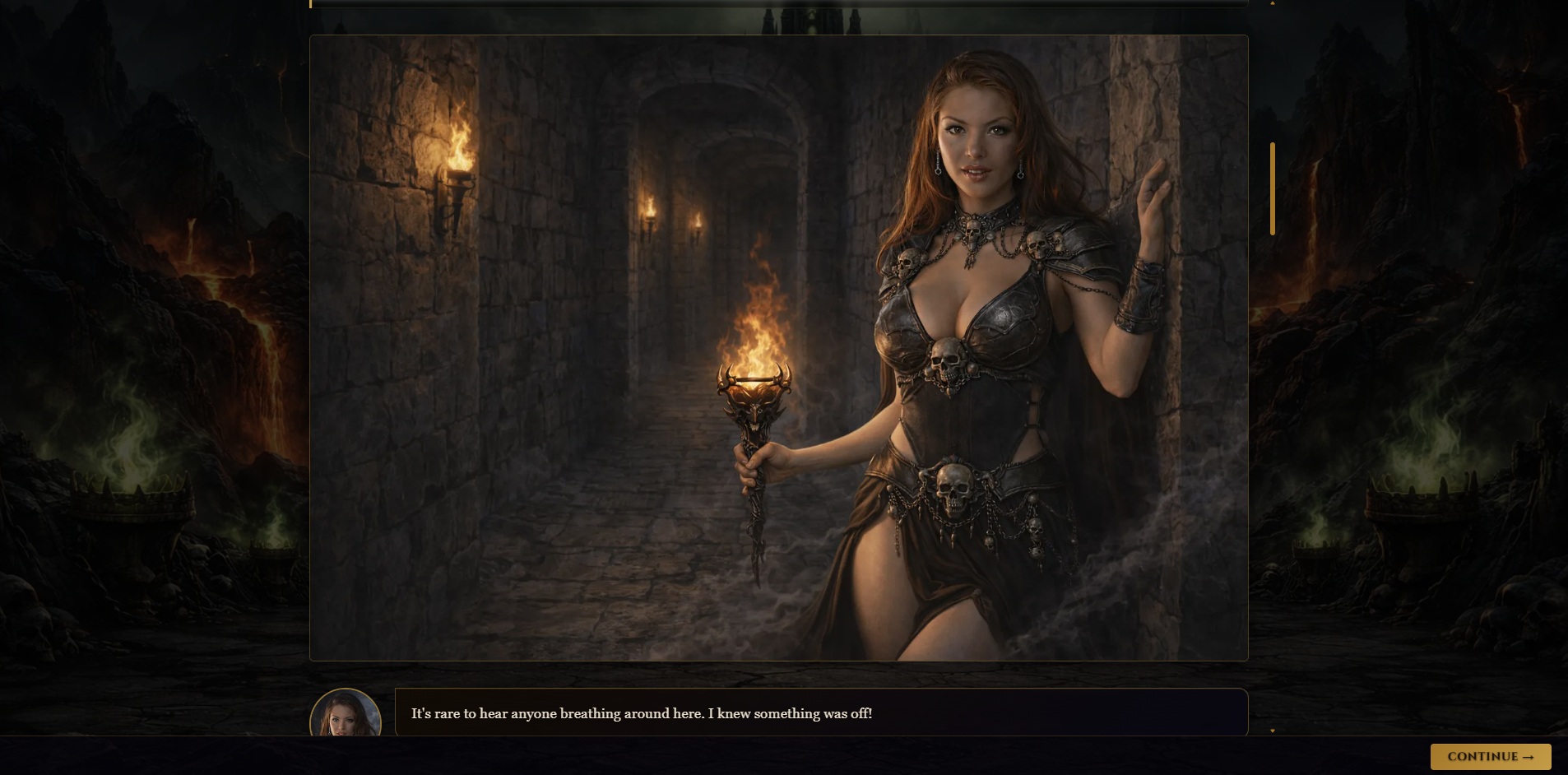
Task: Click the scrollbar's down arrow
Action: point(1273,730)
